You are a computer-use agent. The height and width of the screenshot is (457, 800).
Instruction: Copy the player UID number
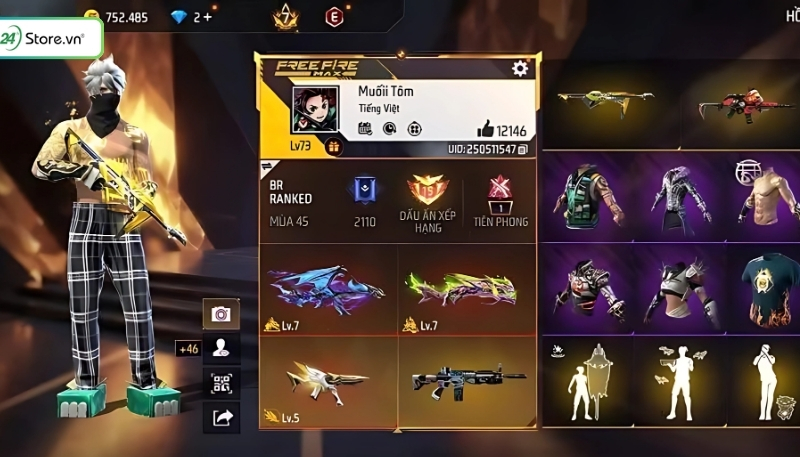[523, 149]
